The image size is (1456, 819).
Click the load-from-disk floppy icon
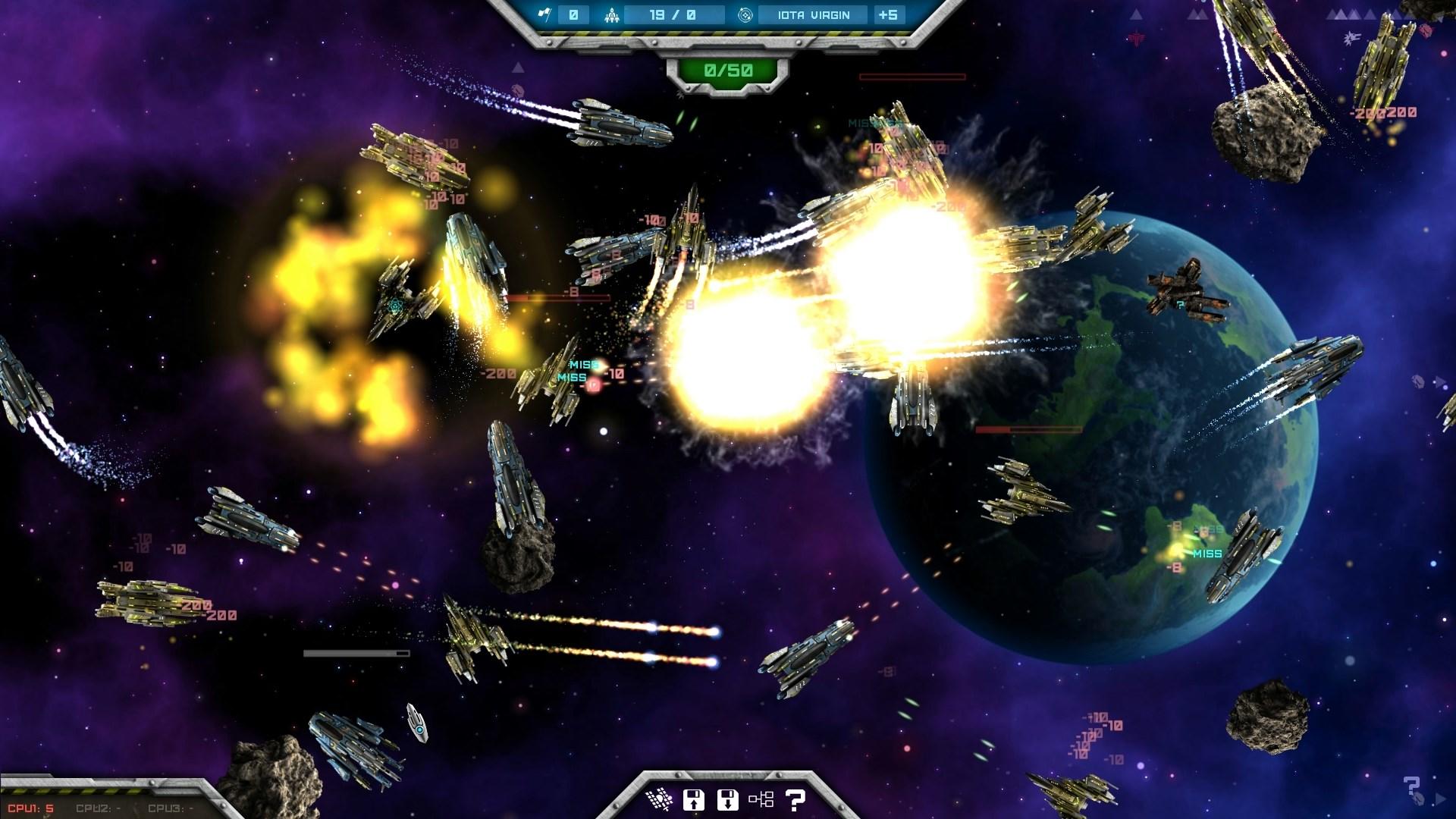[728, 799]
